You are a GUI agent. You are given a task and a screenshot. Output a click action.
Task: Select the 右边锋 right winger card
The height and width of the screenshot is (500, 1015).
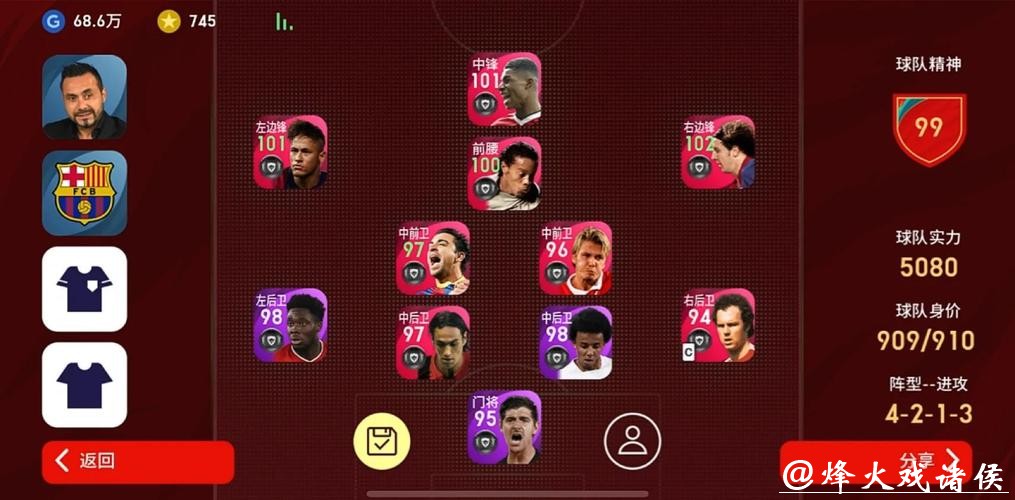(718, 153)
